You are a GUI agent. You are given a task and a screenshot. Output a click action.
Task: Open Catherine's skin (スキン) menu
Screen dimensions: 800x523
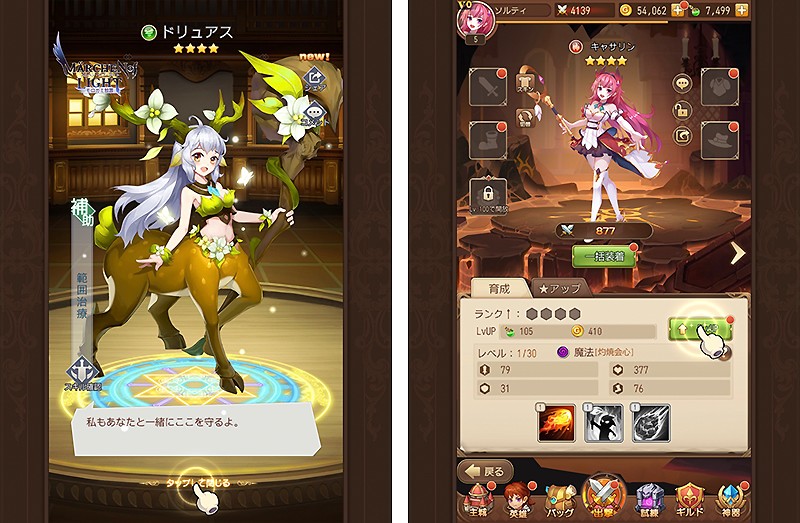pyautogui.click(x=526, y=84)
